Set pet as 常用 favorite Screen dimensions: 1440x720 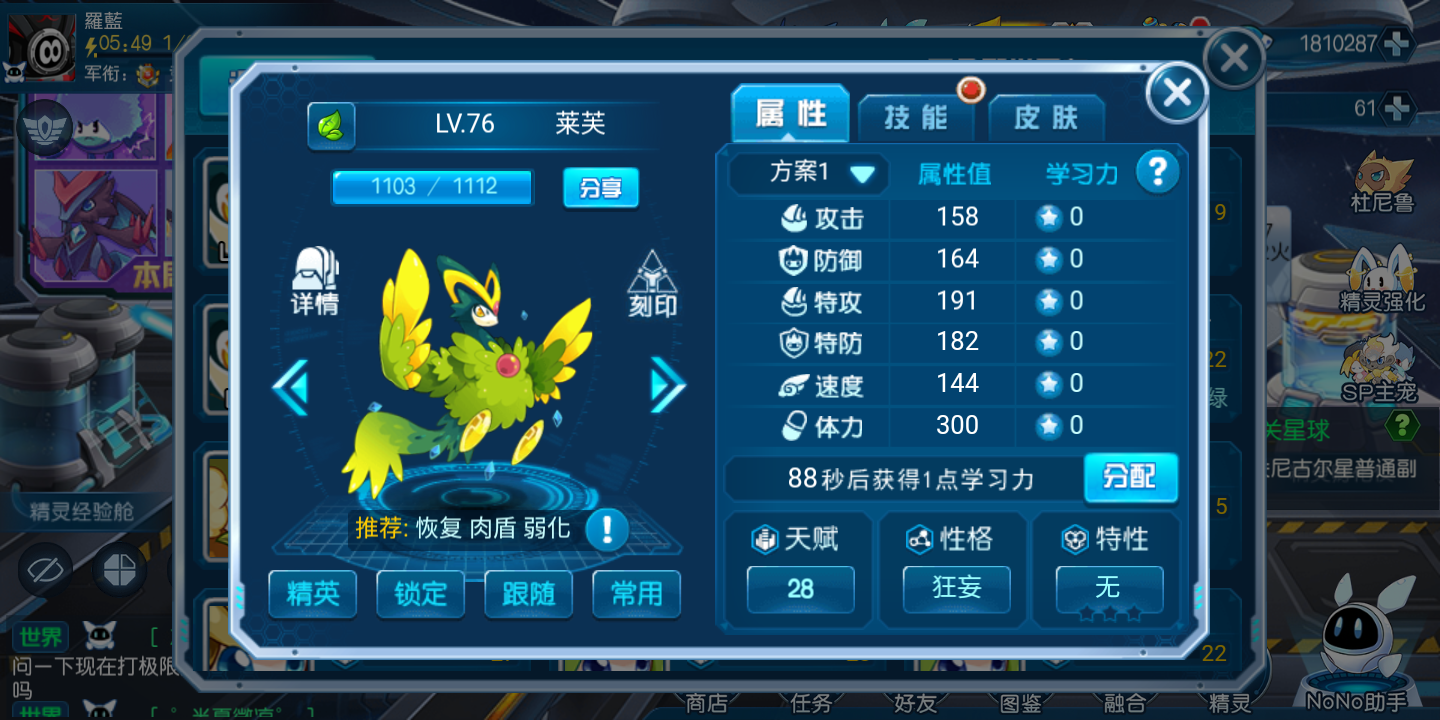click(x=636, y=594)
